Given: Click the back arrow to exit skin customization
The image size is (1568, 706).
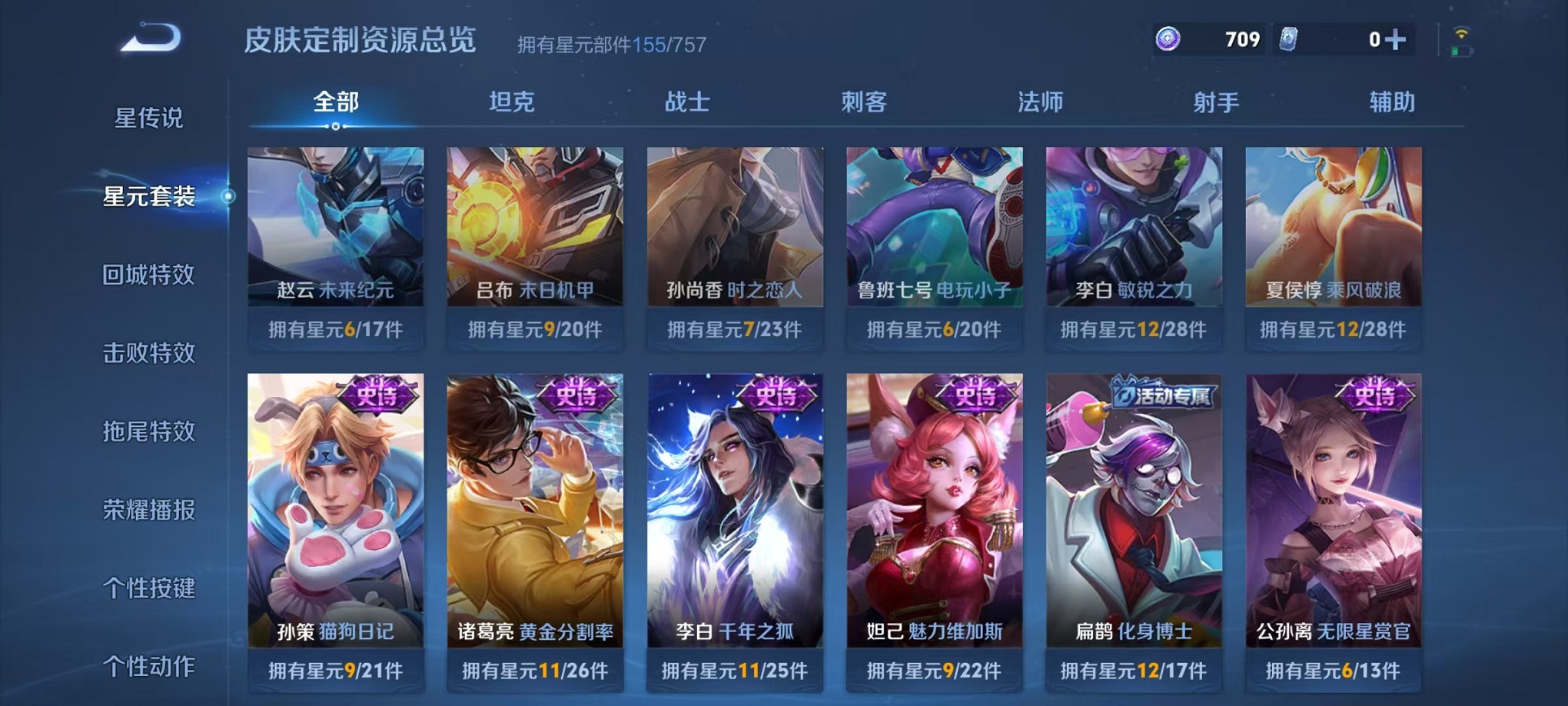Looking at the screenshot, I should click(150, 35).
